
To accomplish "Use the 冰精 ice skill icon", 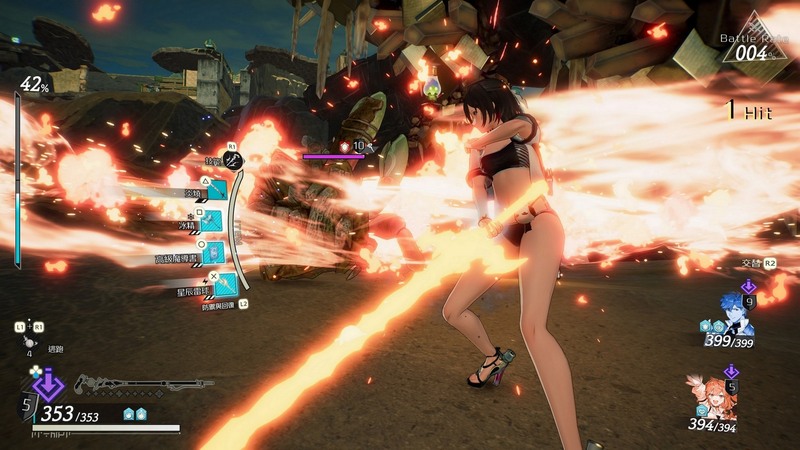I will pos(217,220).
